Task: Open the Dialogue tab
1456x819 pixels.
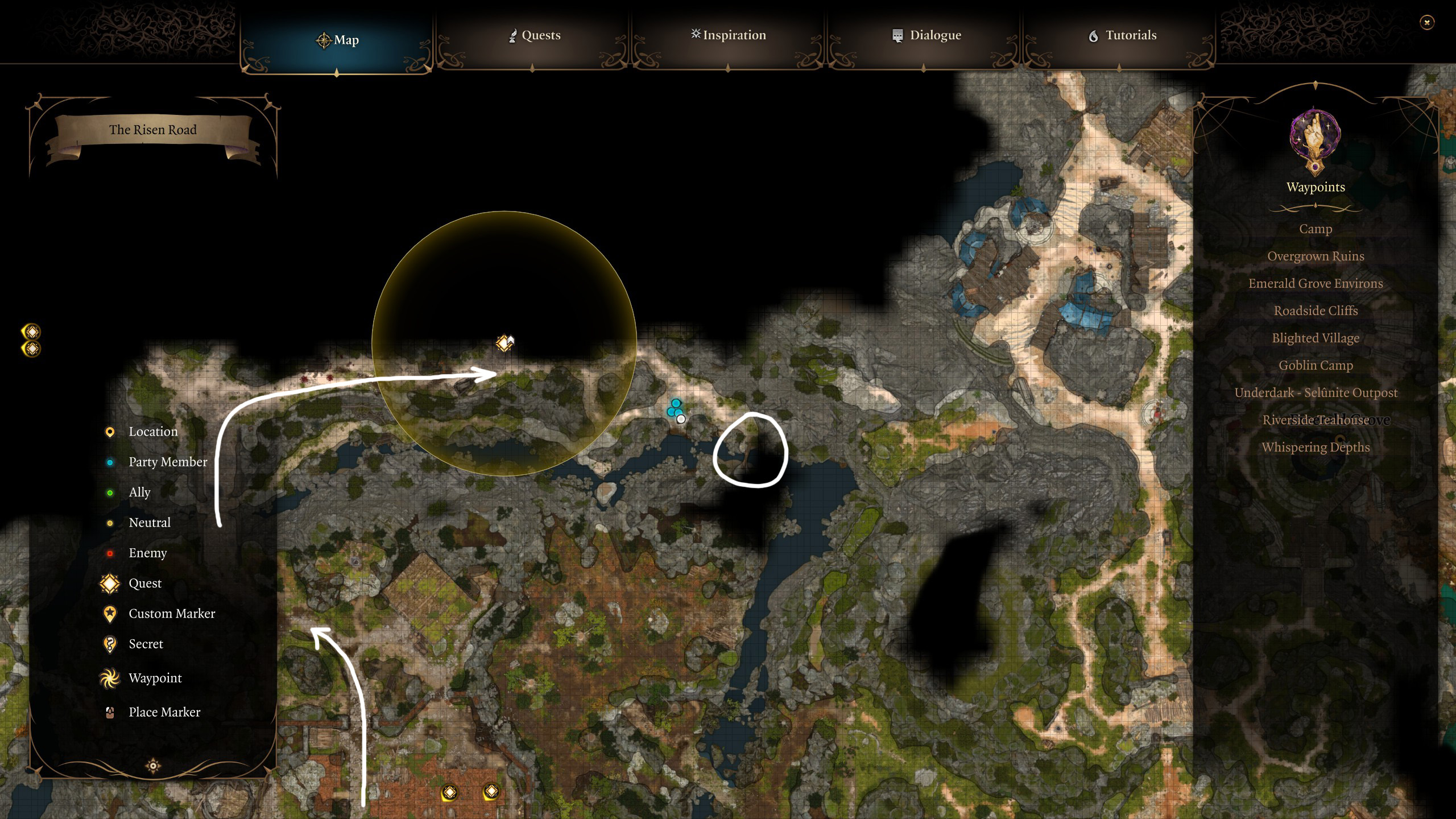Action: 936,35
